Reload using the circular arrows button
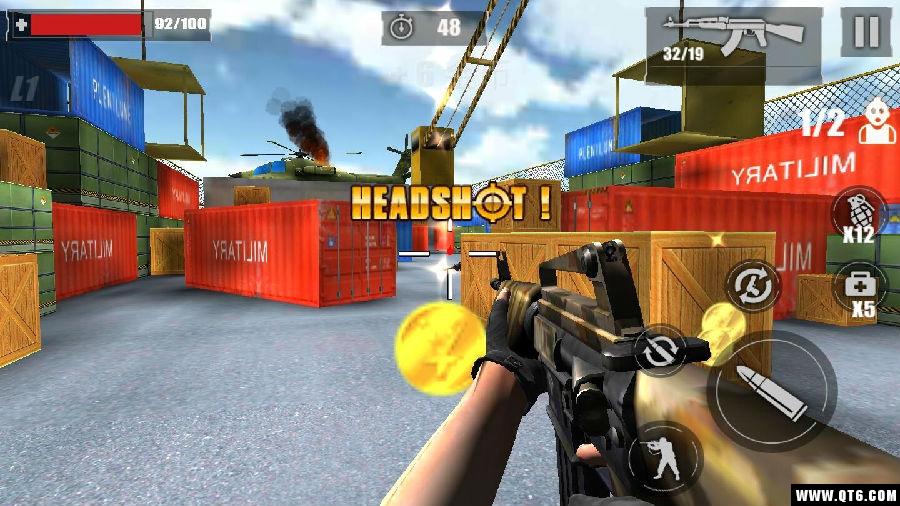Viewport: 900px width, 506px height. tap(754, 285)
